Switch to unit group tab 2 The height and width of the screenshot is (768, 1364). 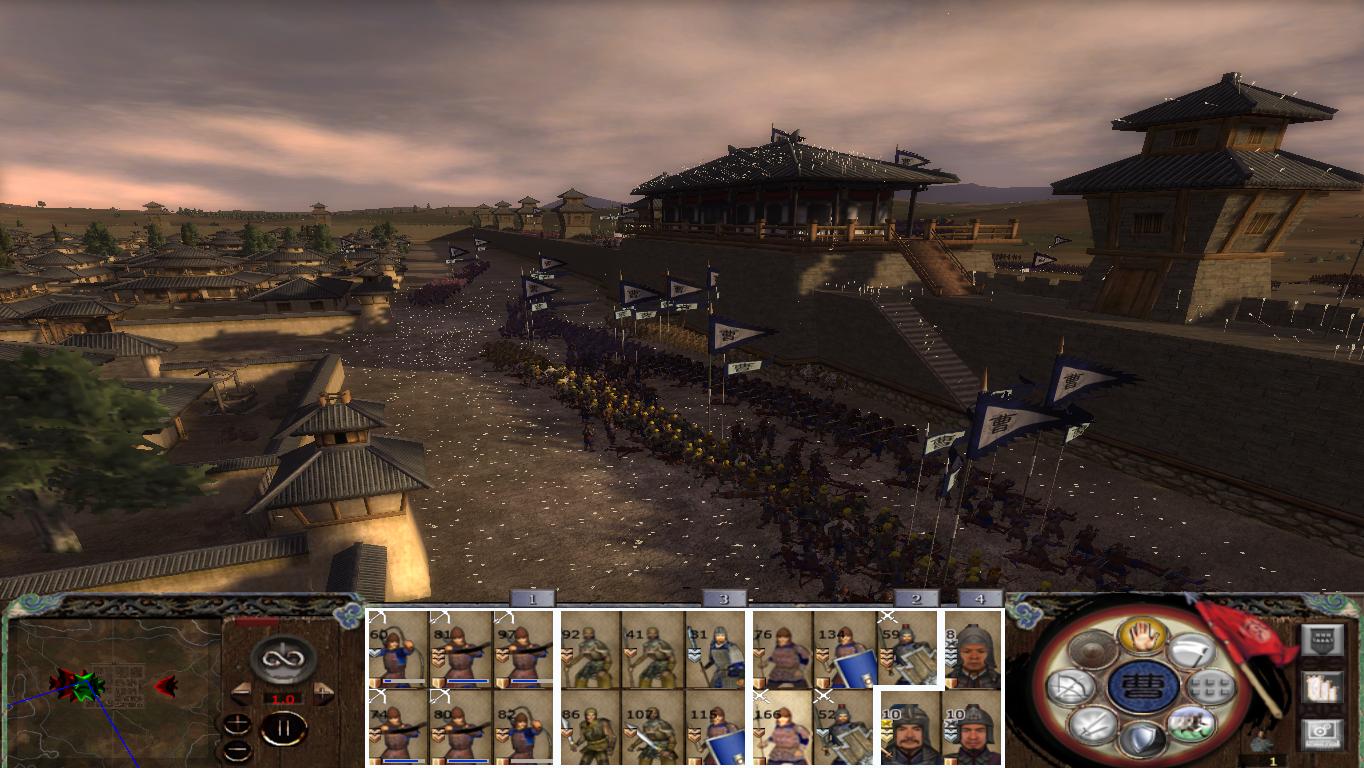click(915, 597)
